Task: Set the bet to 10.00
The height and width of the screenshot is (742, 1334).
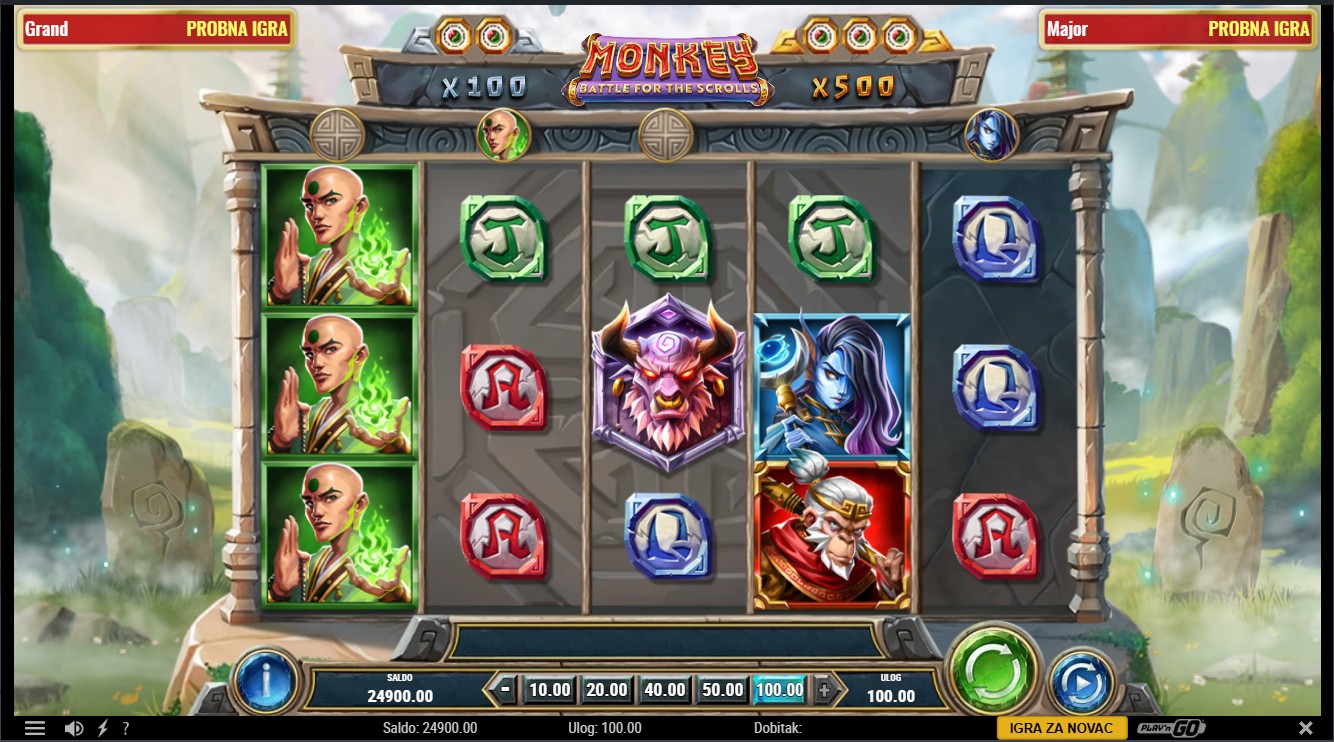Action: point(549,689)
